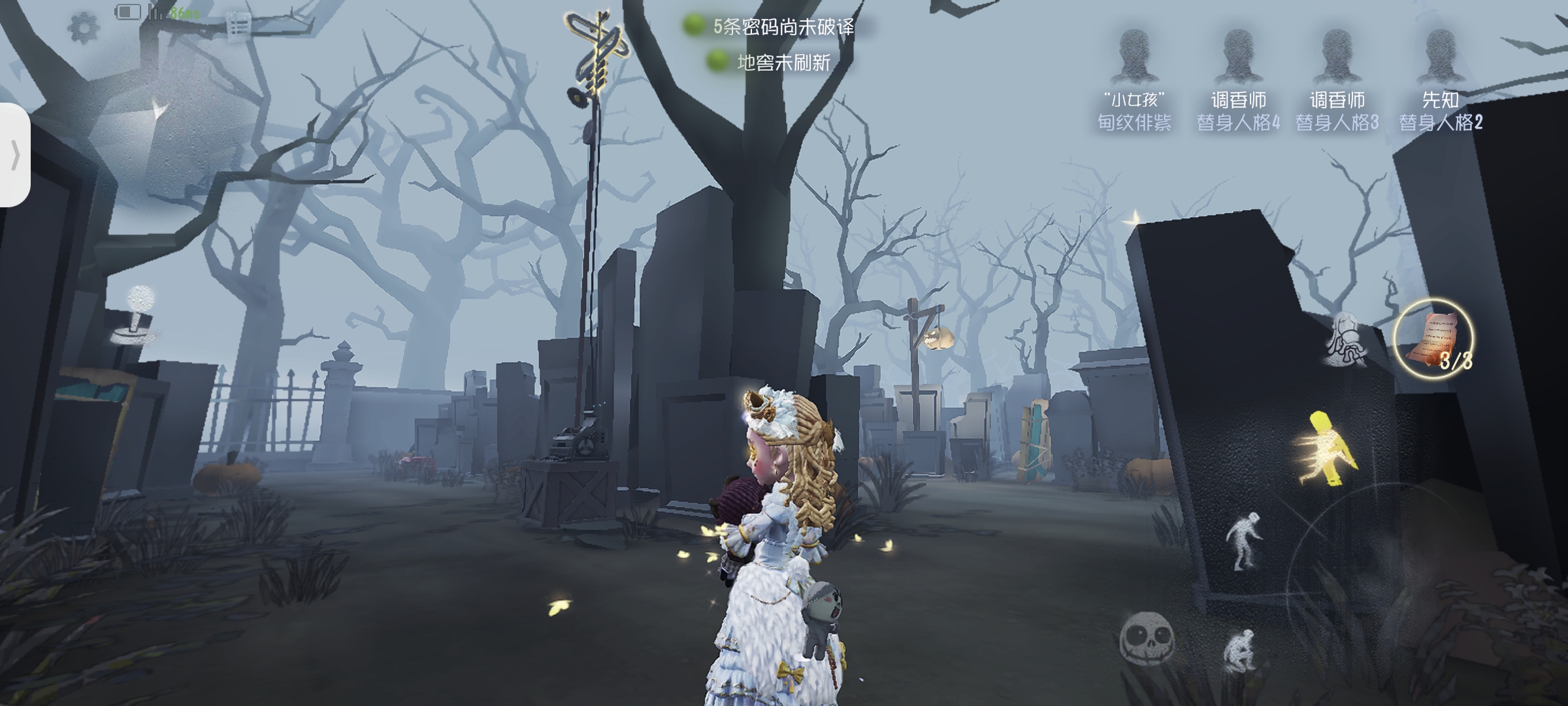
Task: Open the gear settings menu
Action: [x=84, y=27]
